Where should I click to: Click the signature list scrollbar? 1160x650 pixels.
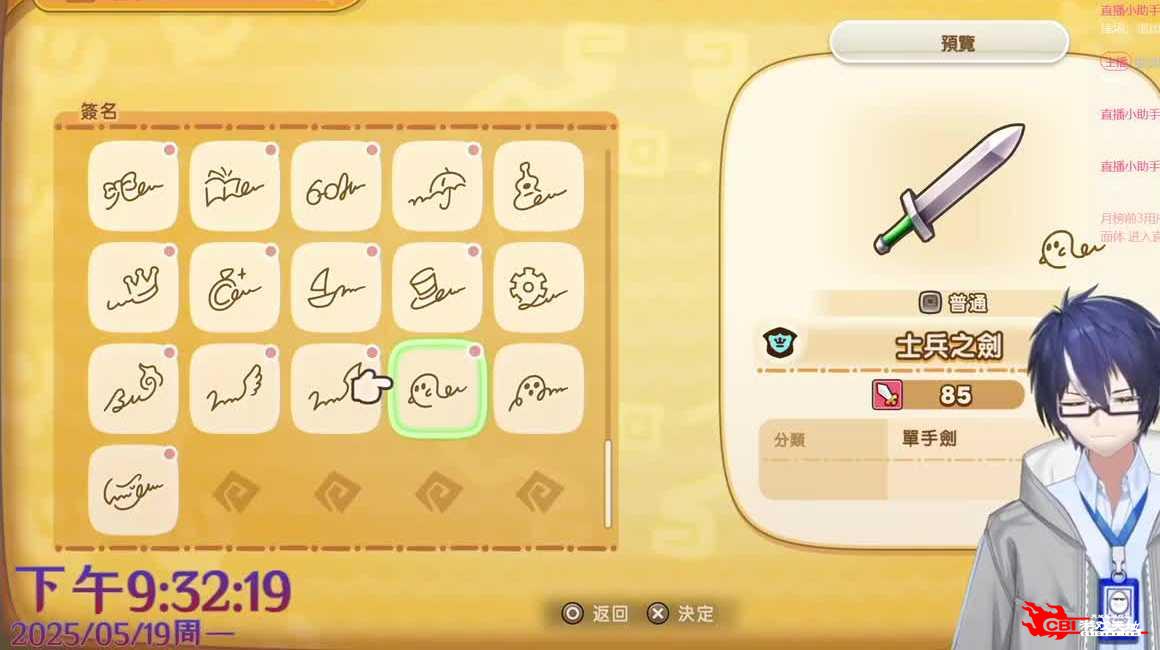[607, 480]
